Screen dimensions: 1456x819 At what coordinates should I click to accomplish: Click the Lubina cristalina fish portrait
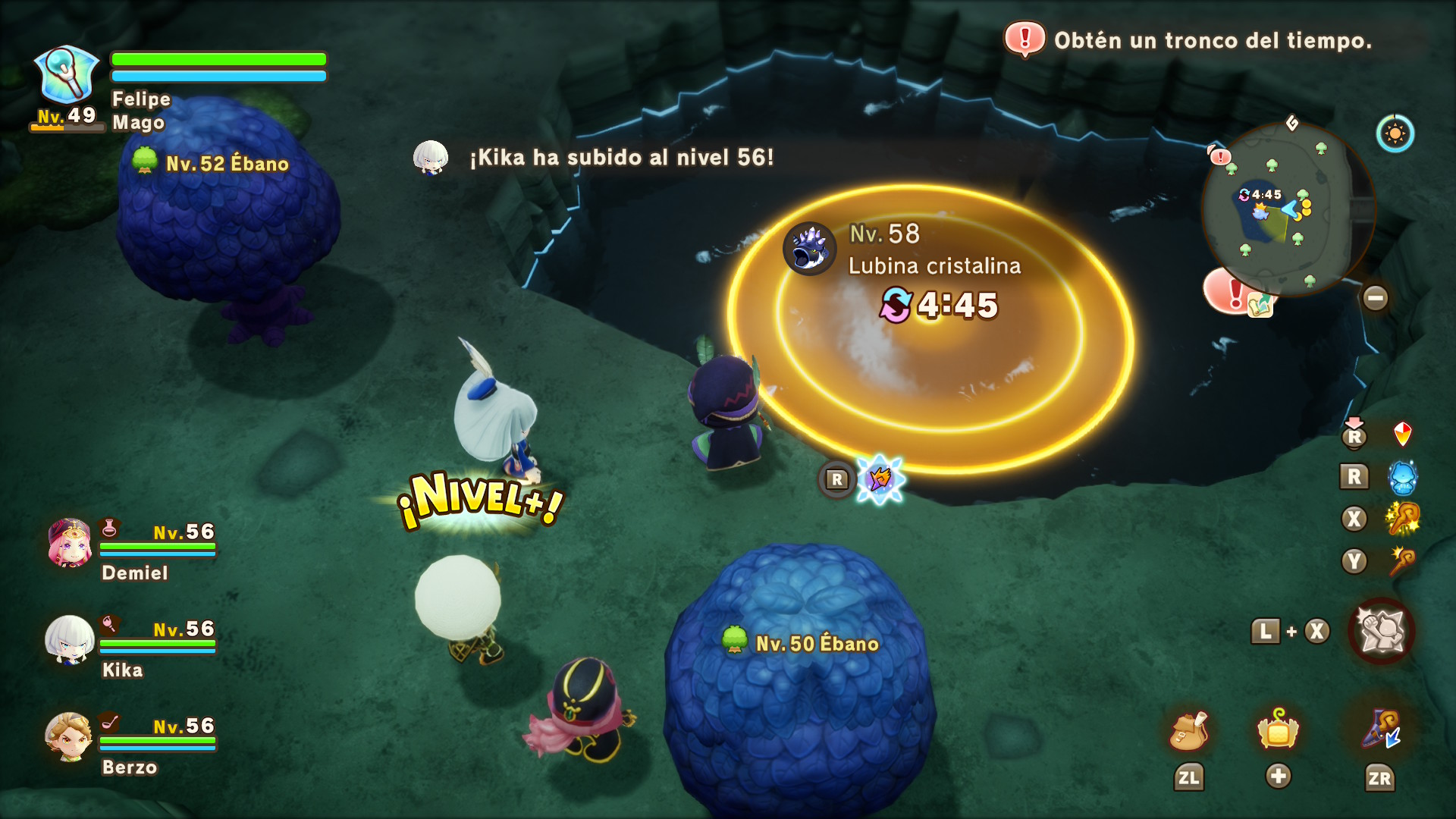point(809,249)
